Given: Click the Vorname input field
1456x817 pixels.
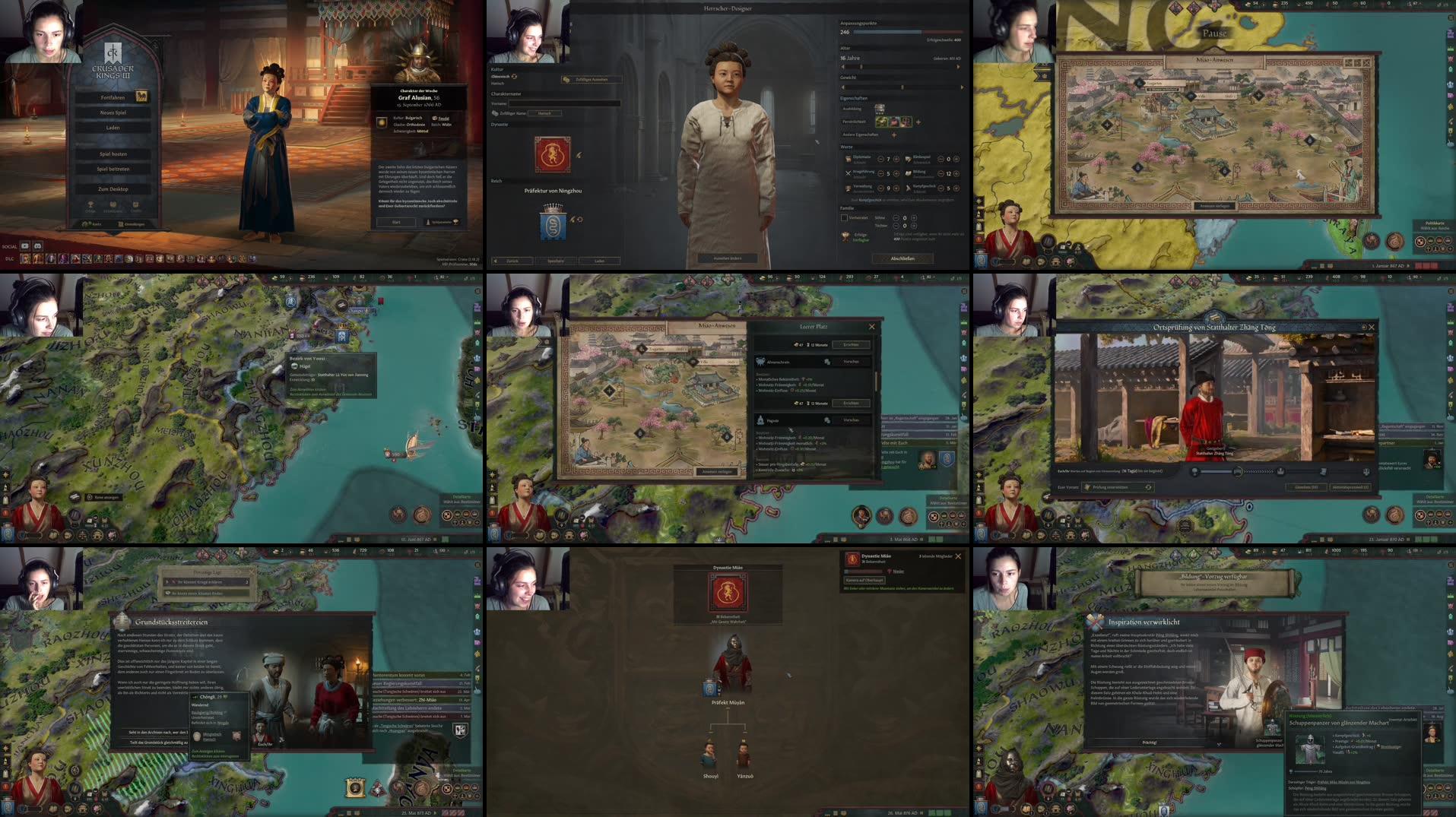Looking at the screenshot, I should point(564,103).
